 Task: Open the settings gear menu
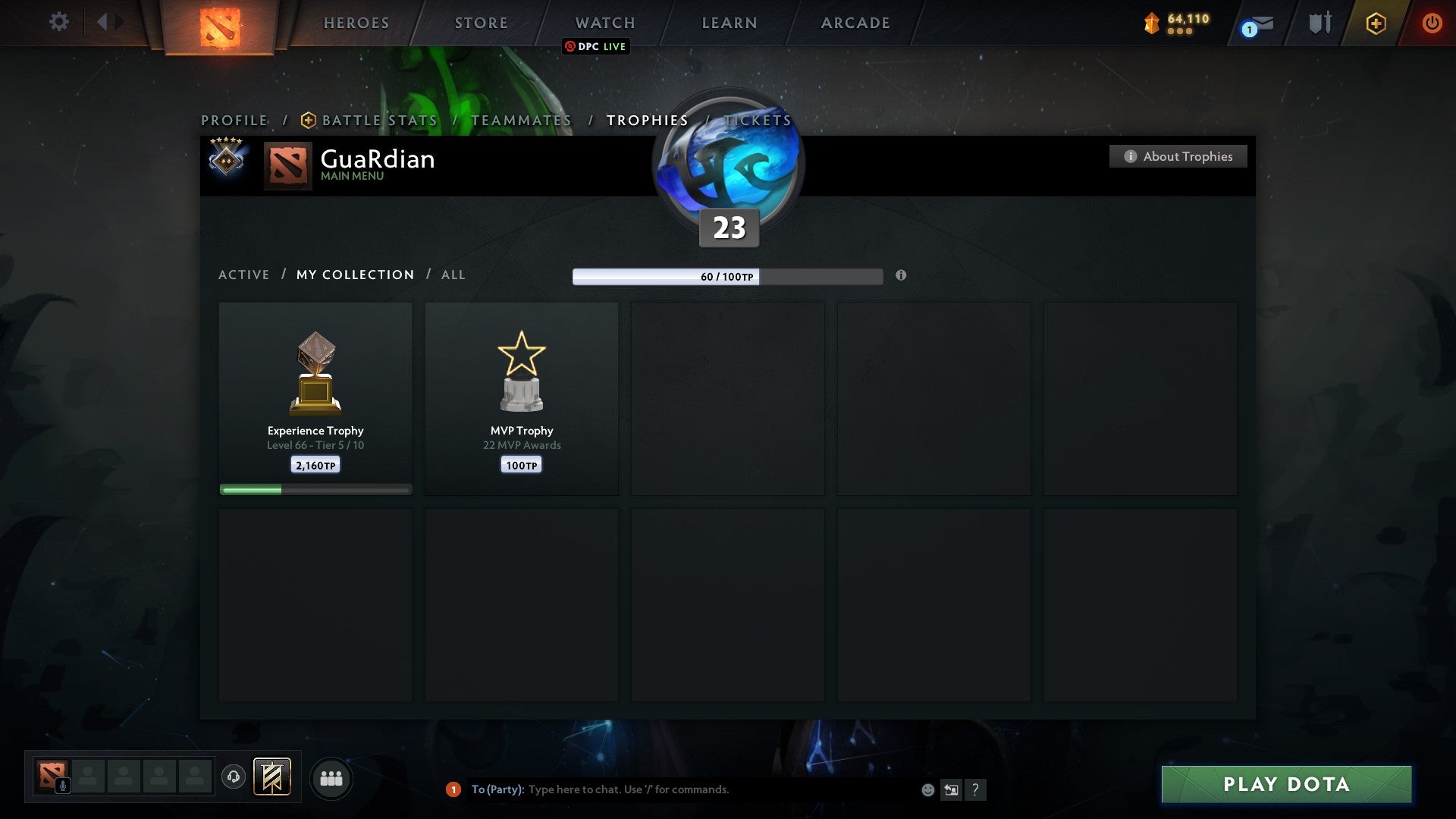(58, 22)
